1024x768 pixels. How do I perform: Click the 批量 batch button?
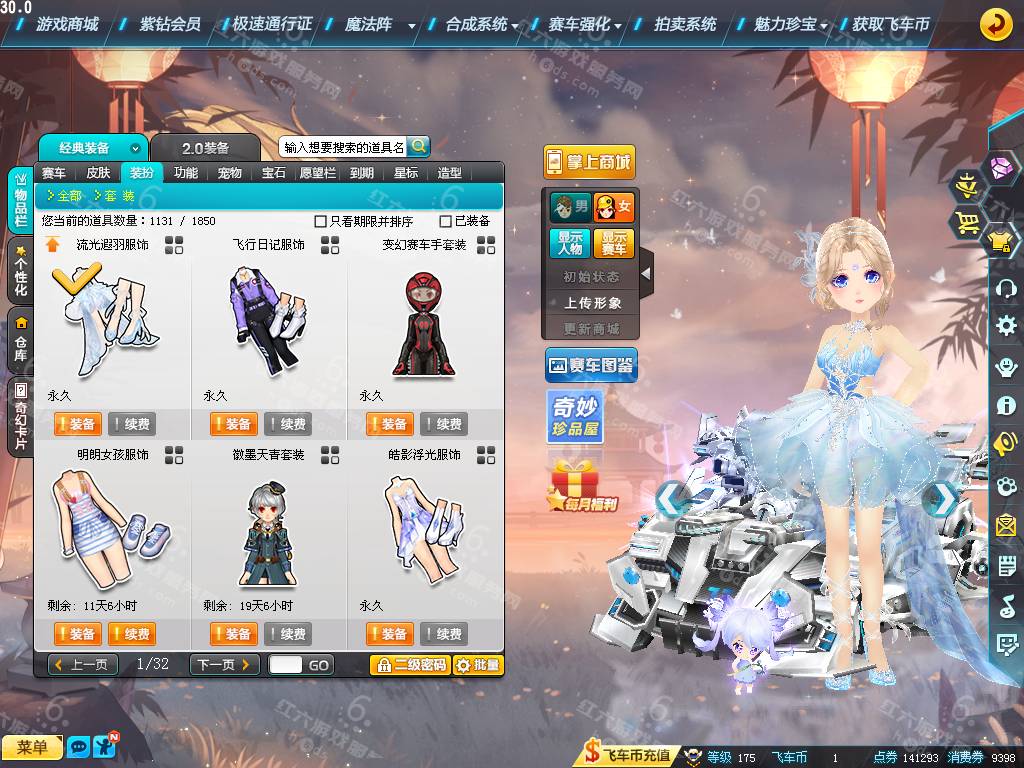[x=478, y=664]
